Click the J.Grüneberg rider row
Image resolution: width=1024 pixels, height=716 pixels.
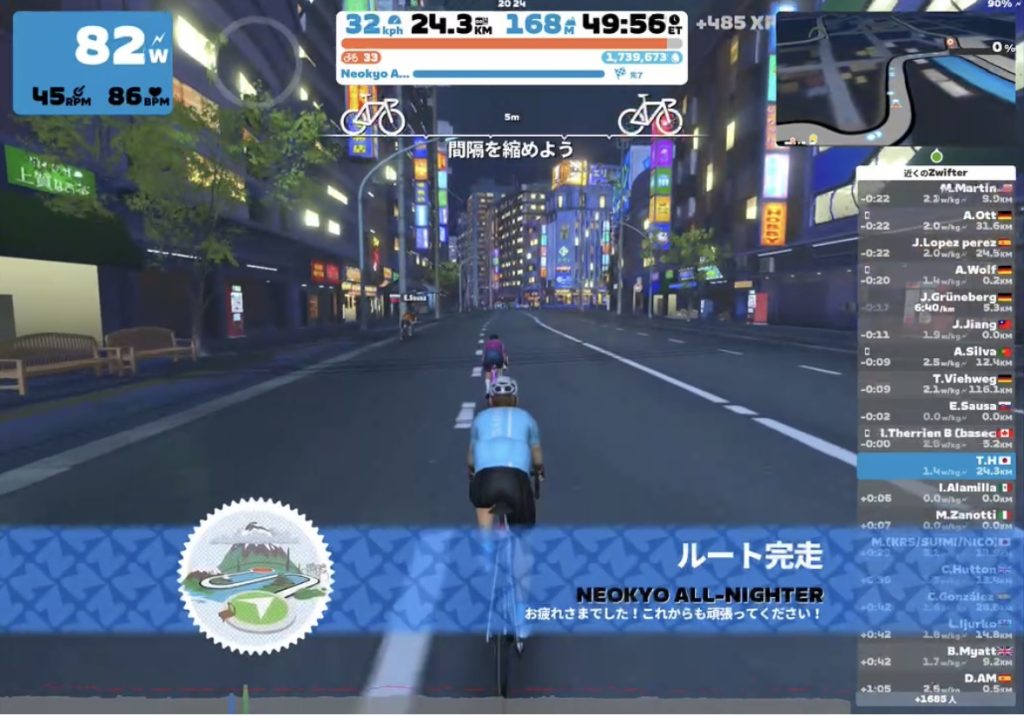[x=936, y=302]
